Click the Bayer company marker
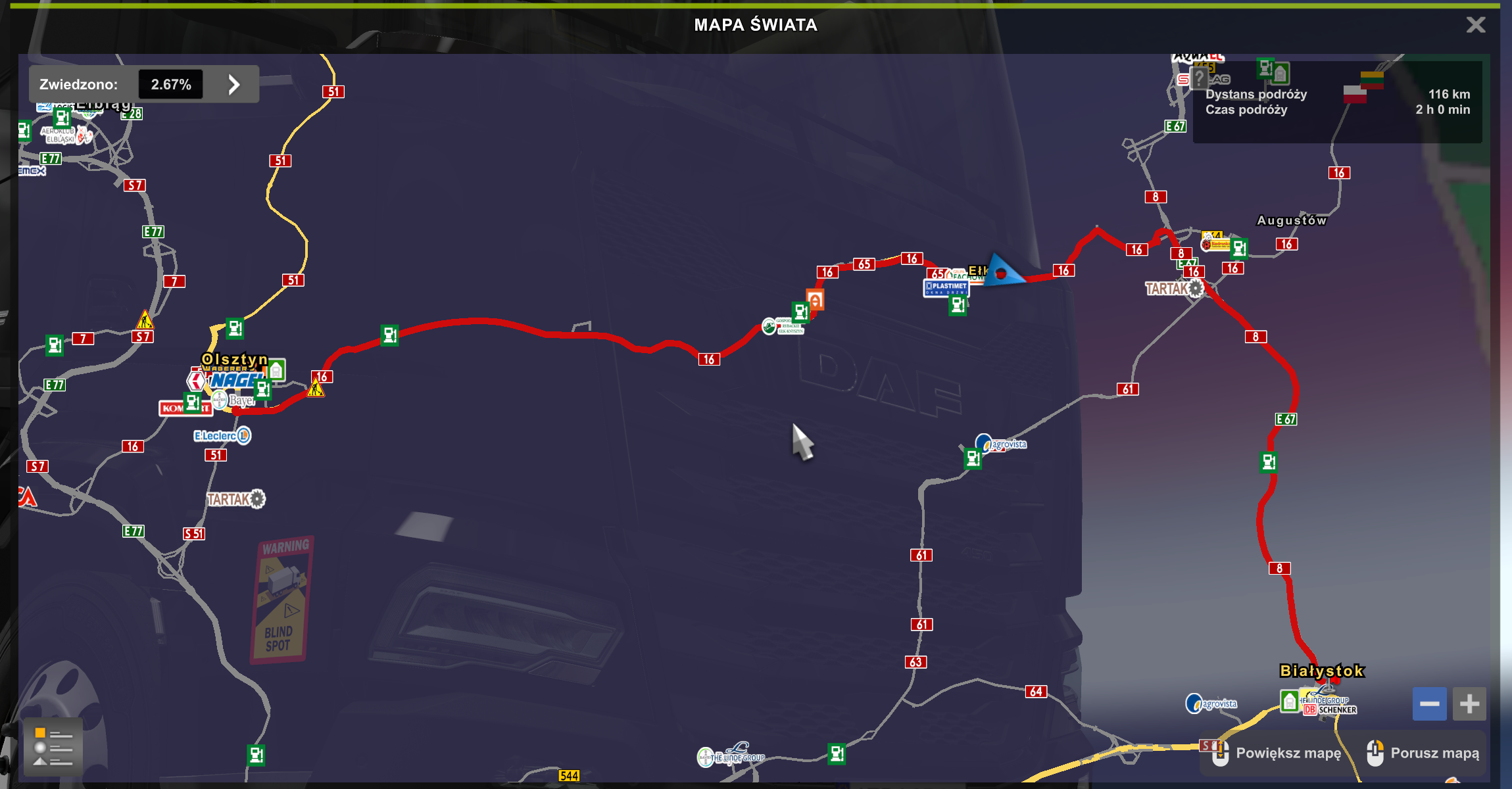The image size is (1512, 789). [234, 400]
